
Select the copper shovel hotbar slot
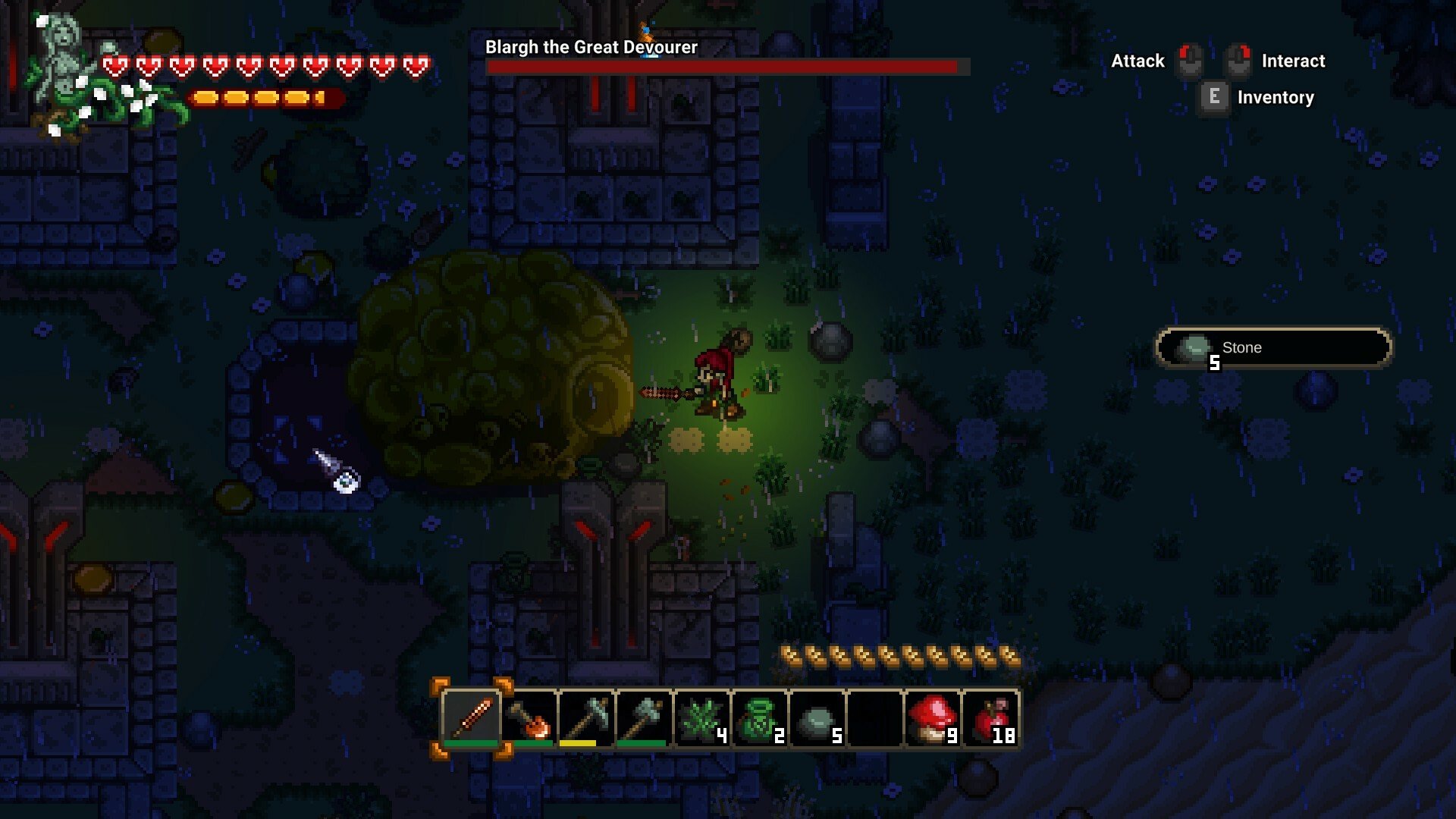pyautogui.click(x=529, y=717)
